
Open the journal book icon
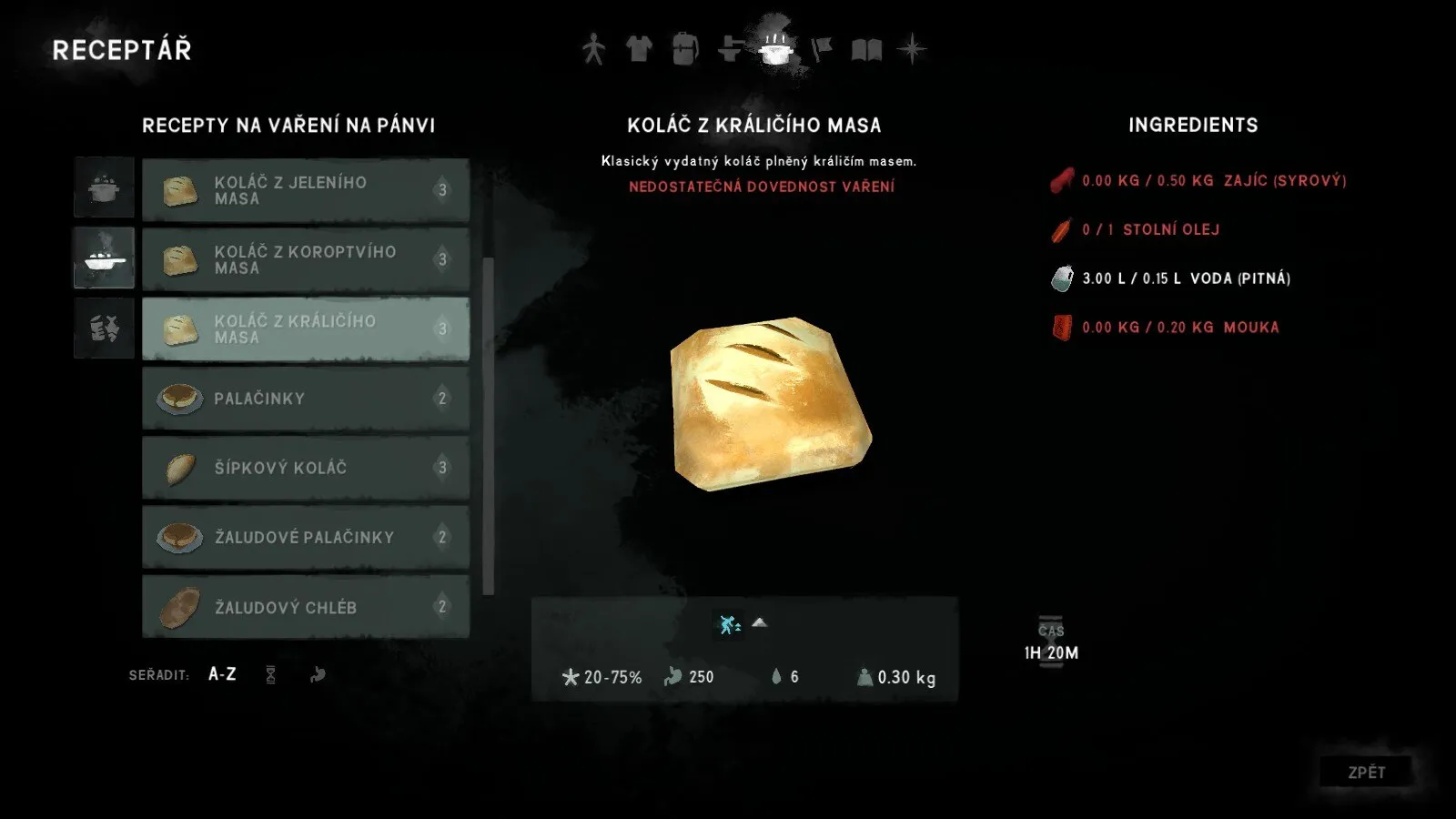pyautogui.click(x=866, y=50)
